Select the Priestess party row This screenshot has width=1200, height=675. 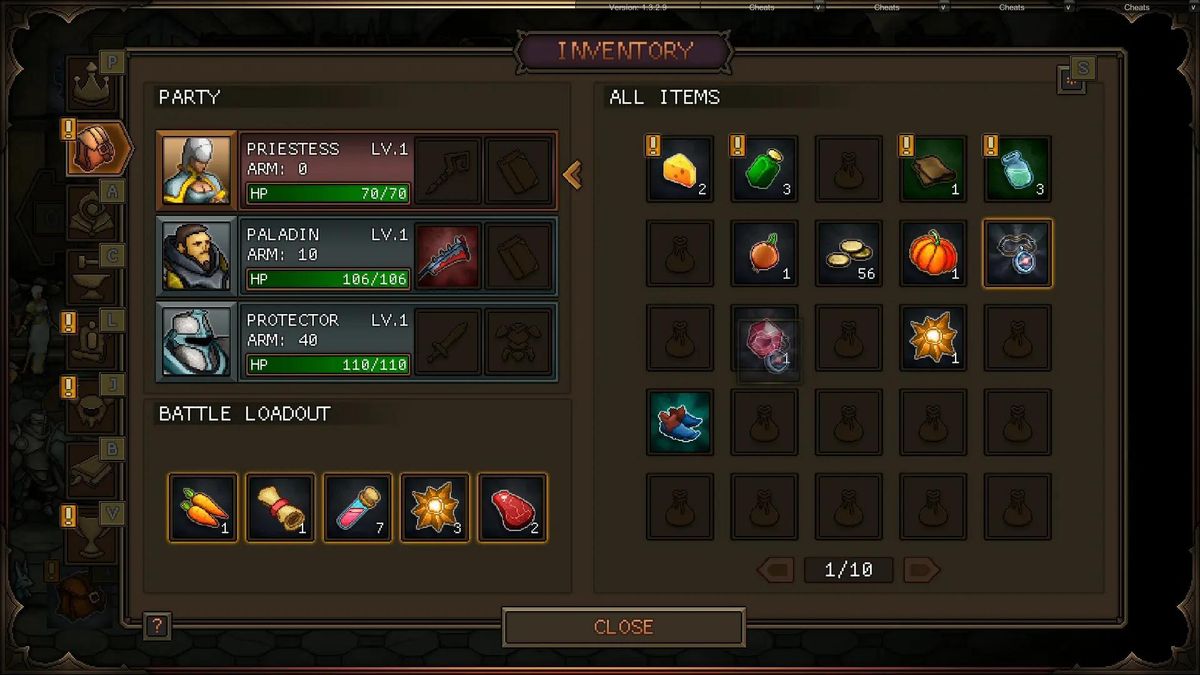click(300, 170)
